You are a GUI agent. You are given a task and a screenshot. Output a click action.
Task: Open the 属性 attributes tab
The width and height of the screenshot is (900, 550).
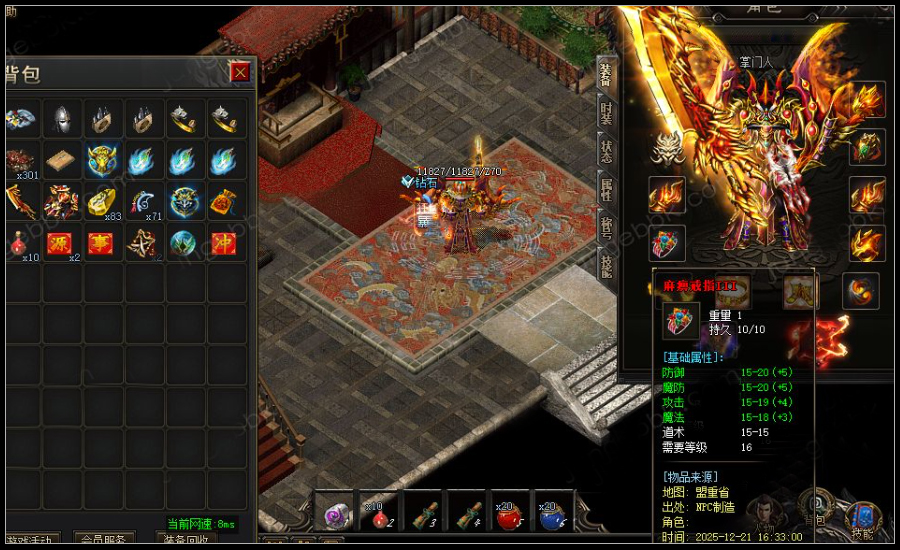pyautogui.click(x=605, y=189)
